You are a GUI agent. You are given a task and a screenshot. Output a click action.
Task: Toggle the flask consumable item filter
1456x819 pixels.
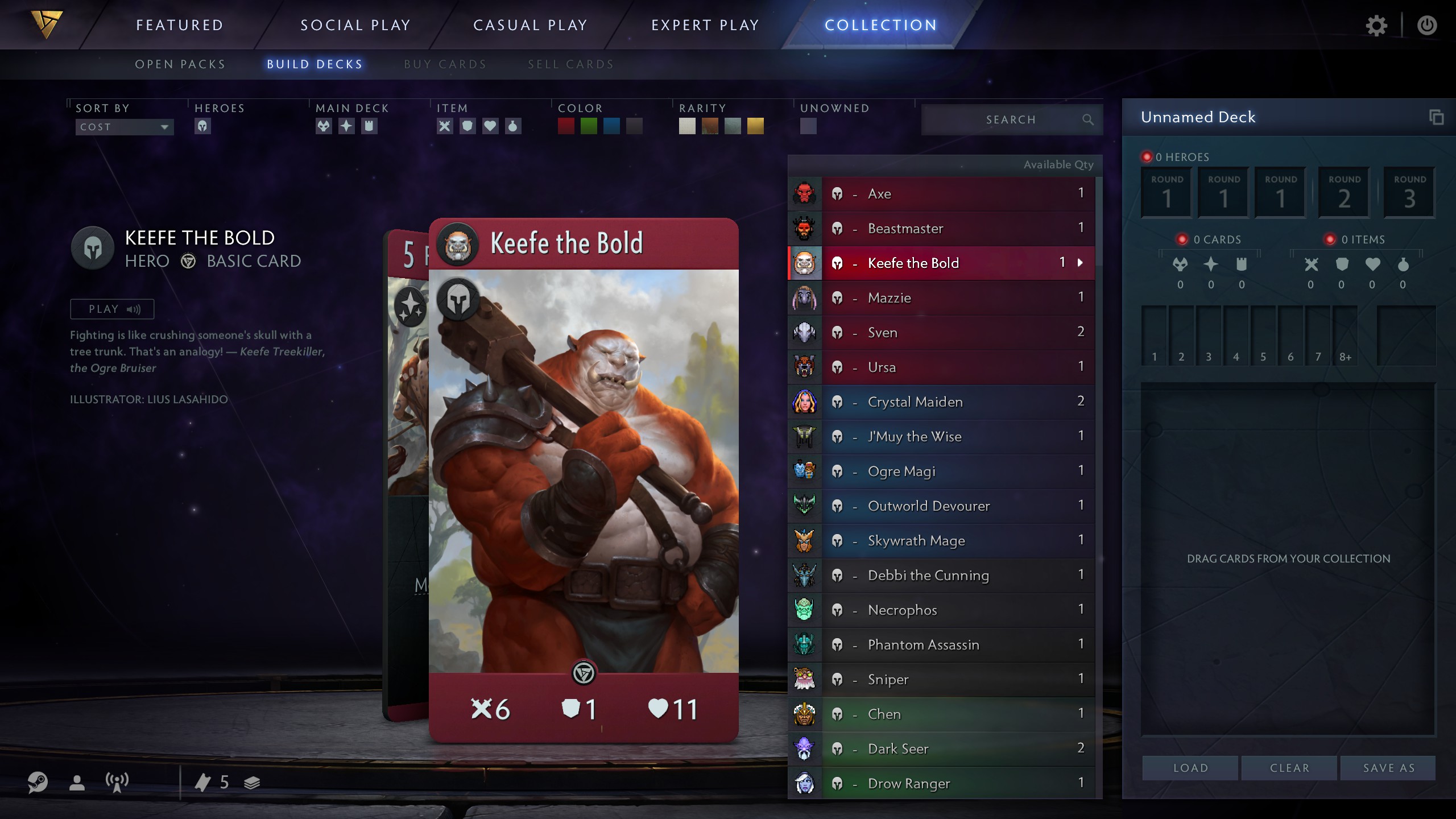512,126
